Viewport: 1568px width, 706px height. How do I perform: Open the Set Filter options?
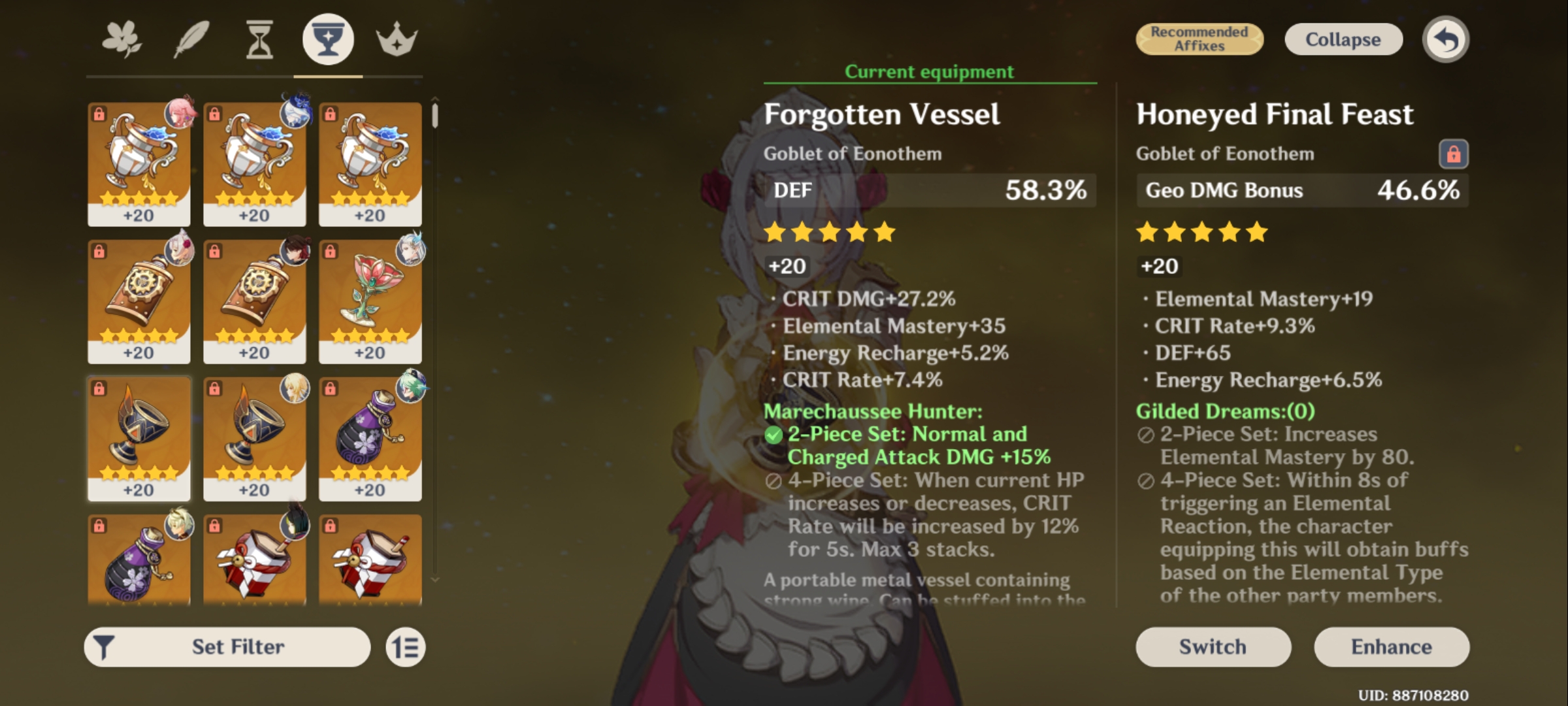click(x=238, y=646)
